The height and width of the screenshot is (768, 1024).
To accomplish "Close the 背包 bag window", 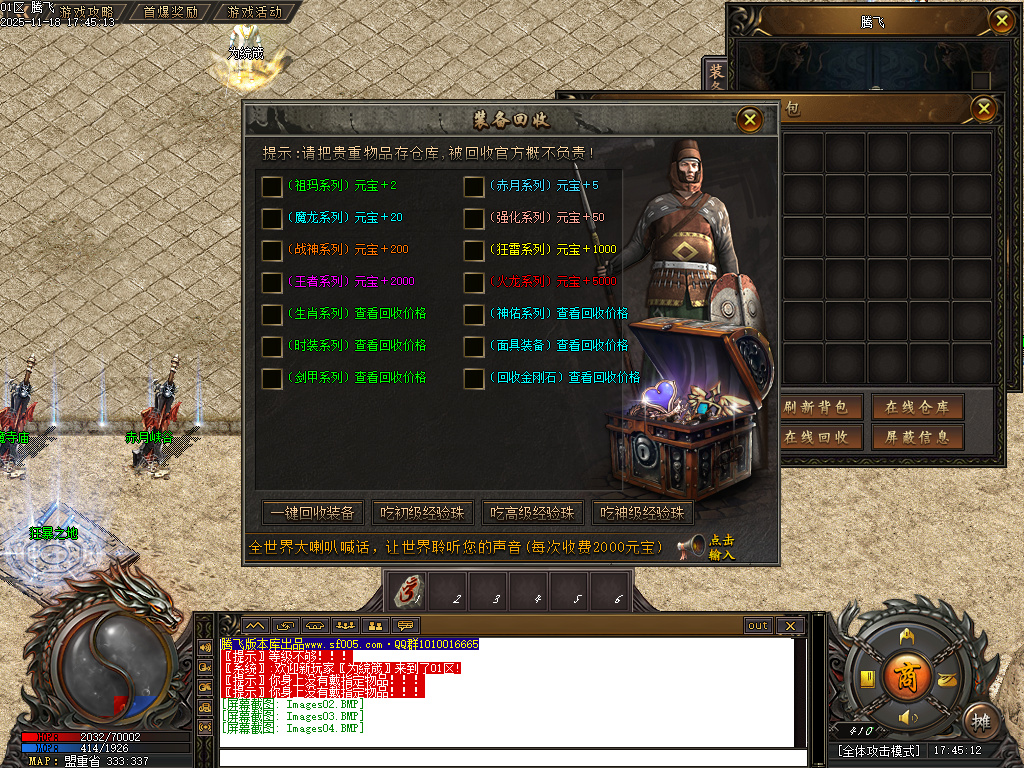I will click(x=984, y=108).
